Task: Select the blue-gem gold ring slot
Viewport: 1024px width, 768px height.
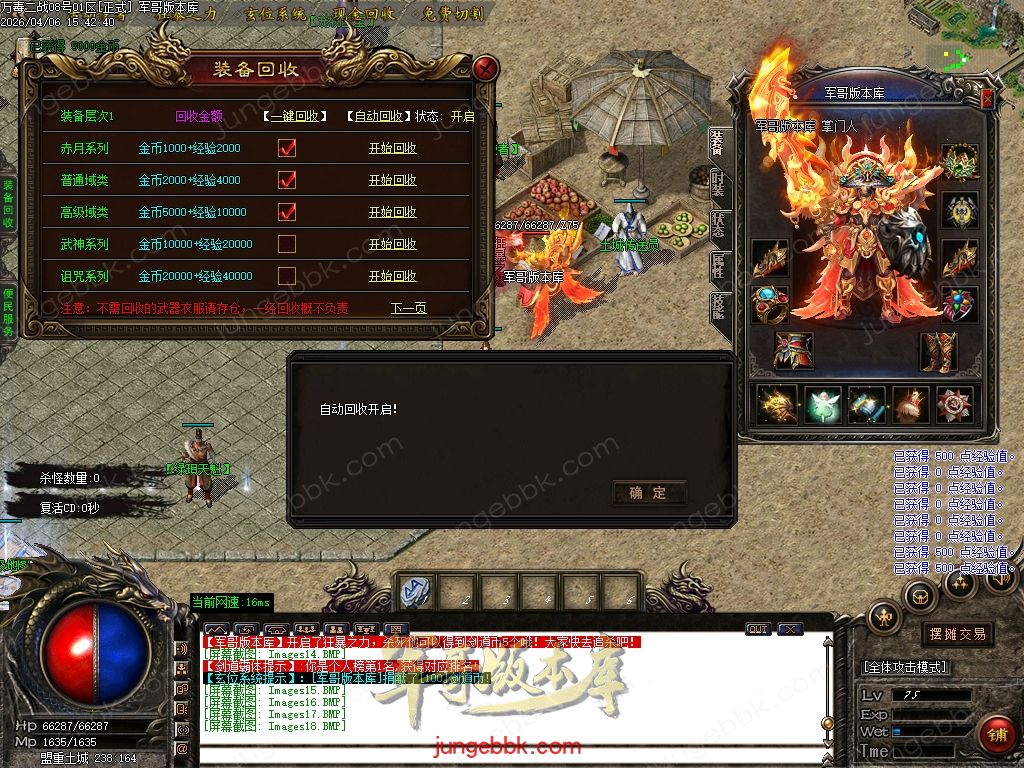Action: tap(771, 304)
